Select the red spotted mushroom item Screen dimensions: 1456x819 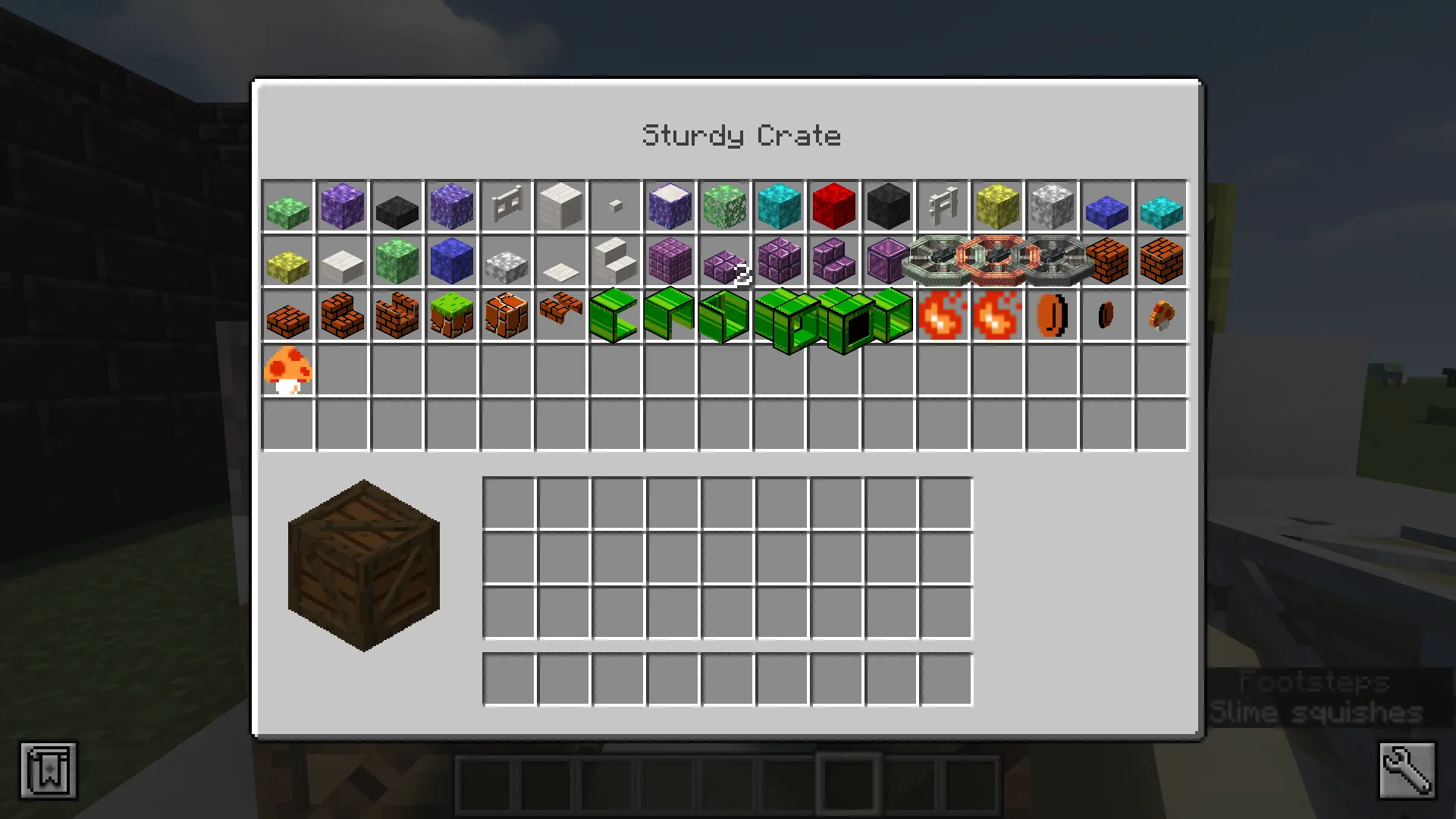coord(288,369)
